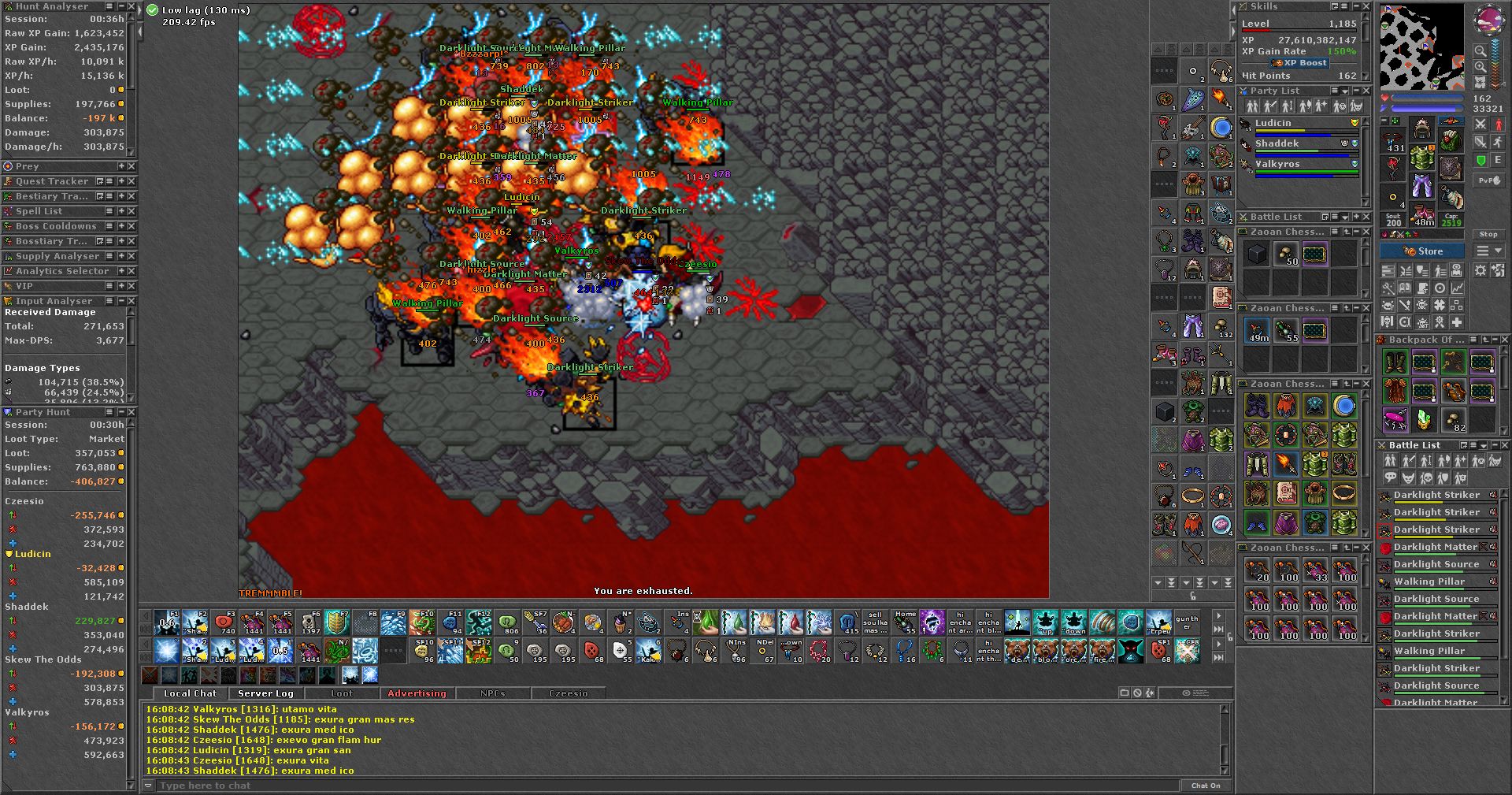This screenshot has height=795, width=1512.
Task: Close the Quest Tracker widget
Action: pyautogui.click(x=132, y=181)
